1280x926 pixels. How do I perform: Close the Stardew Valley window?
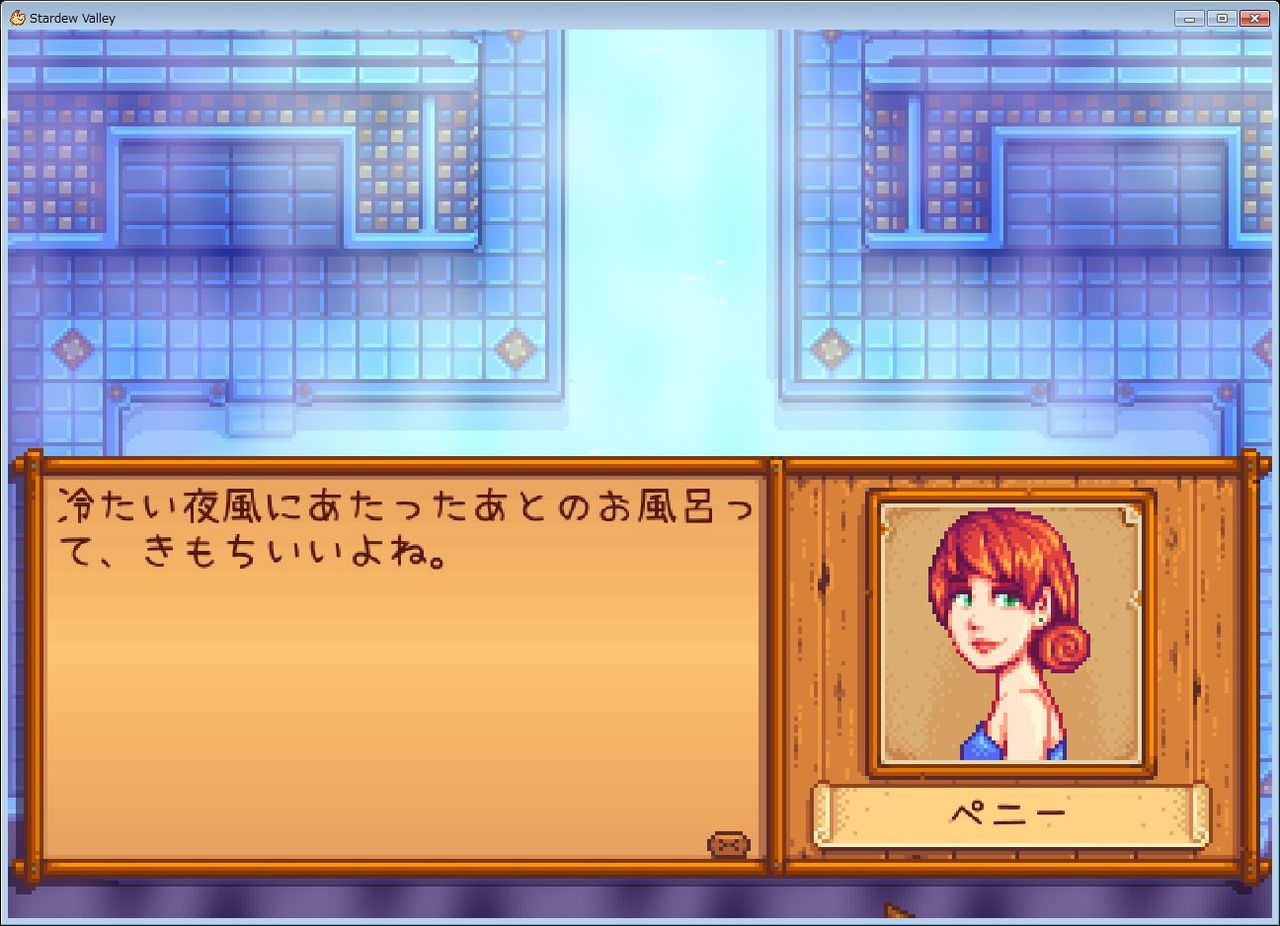1253,17
